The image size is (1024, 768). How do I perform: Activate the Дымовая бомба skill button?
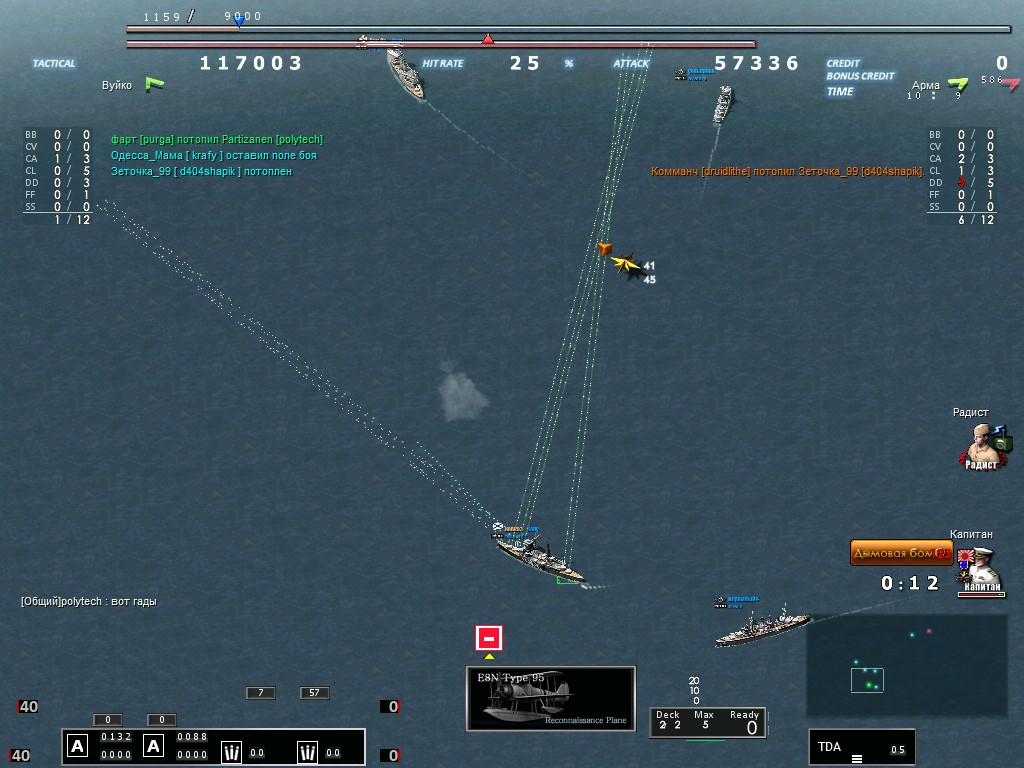pos(900,552)
